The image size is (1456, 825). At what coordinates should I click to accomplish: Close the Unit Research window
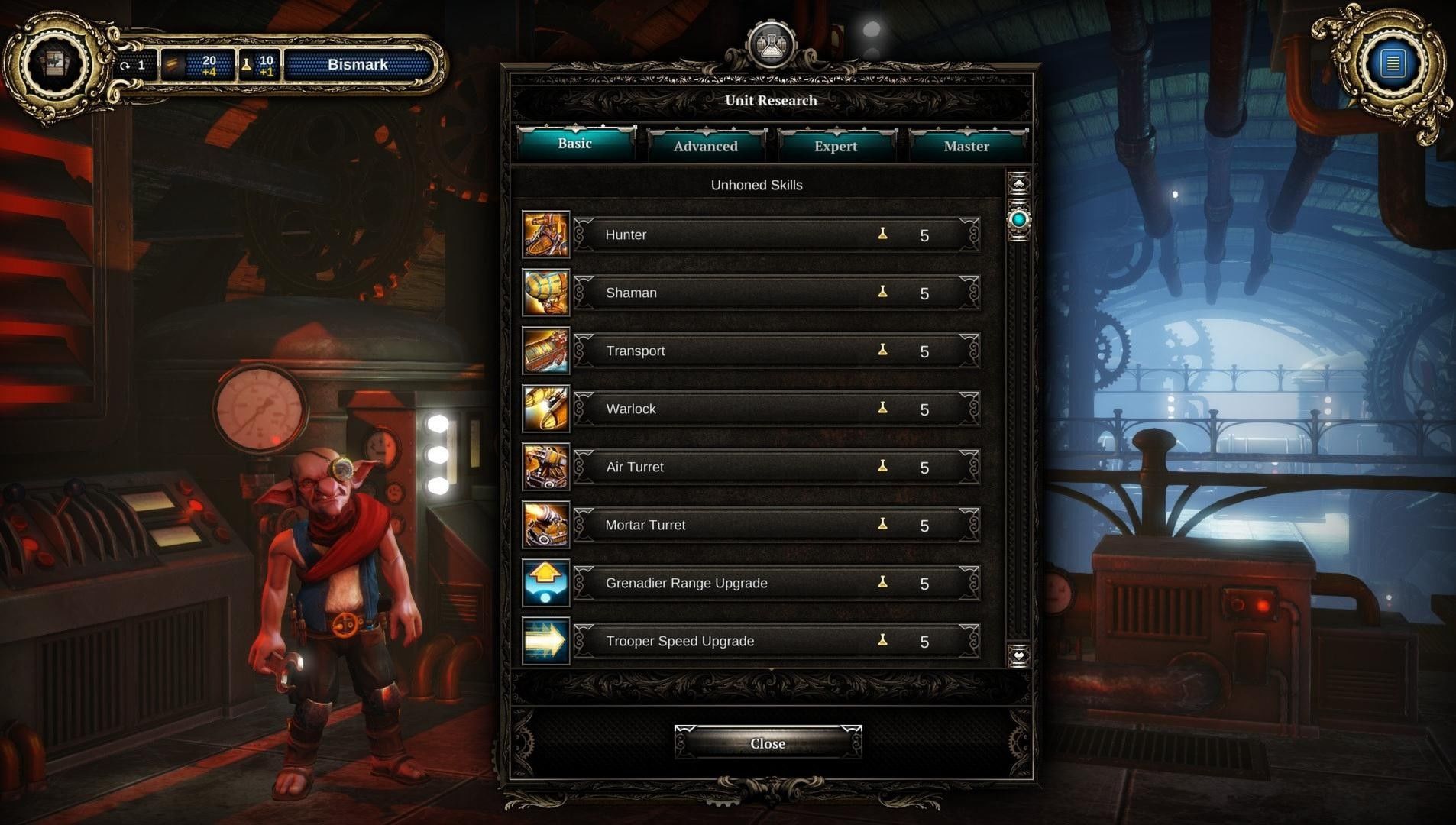768,743
